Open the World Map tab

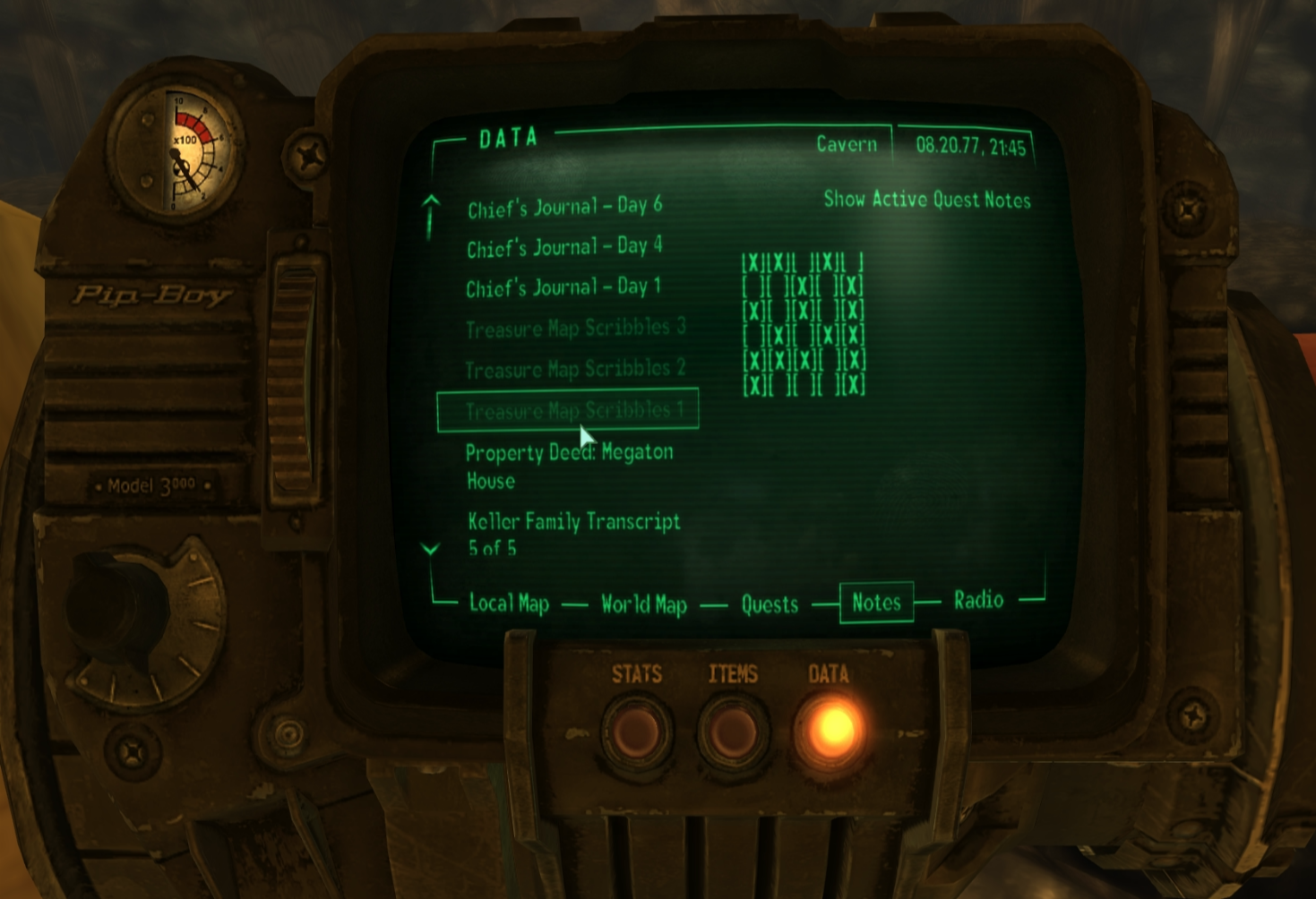pyautogui.click(x=643, y=605)
